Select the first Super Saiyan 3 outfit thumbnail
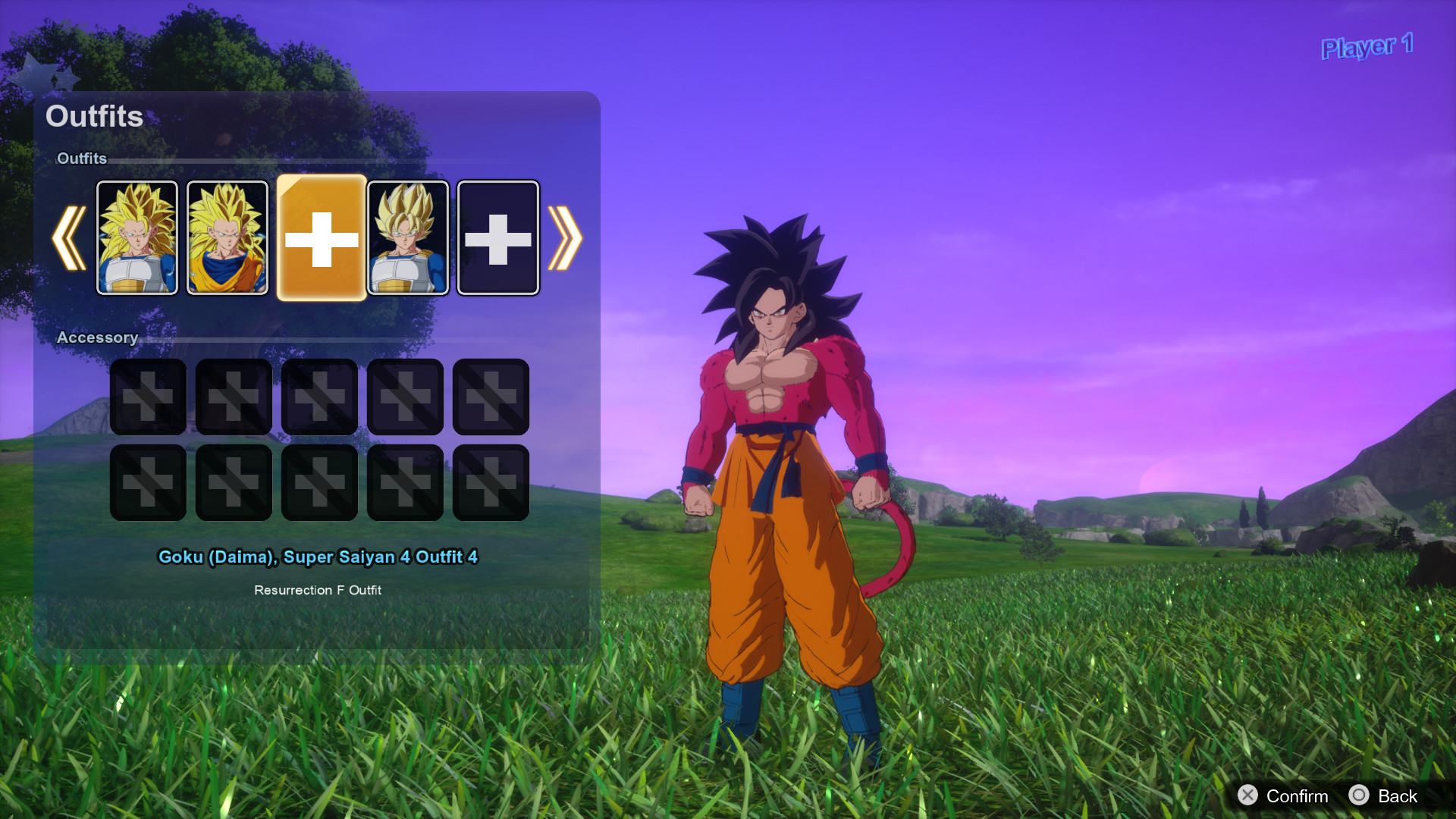Viewport: 1456px width, 819px height. (137, 237)
